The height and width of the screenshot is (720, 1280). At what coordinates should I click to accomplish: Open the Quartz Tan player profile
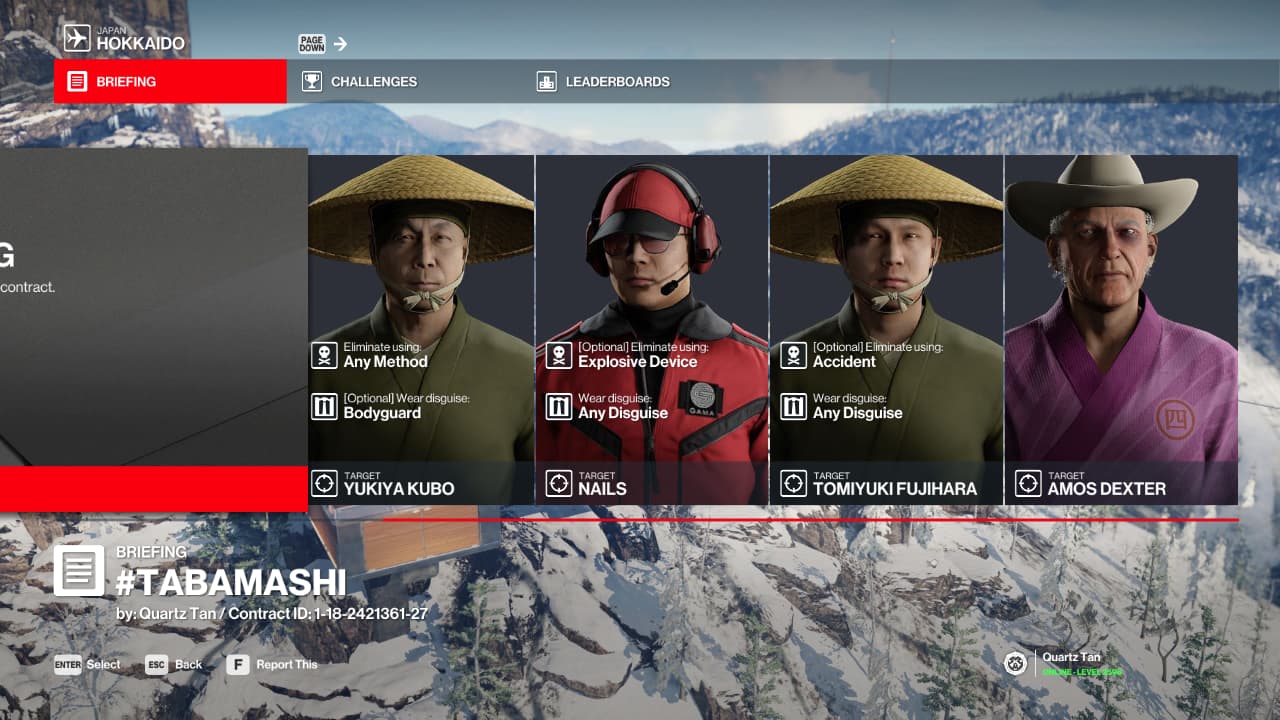click(1060, 663)
